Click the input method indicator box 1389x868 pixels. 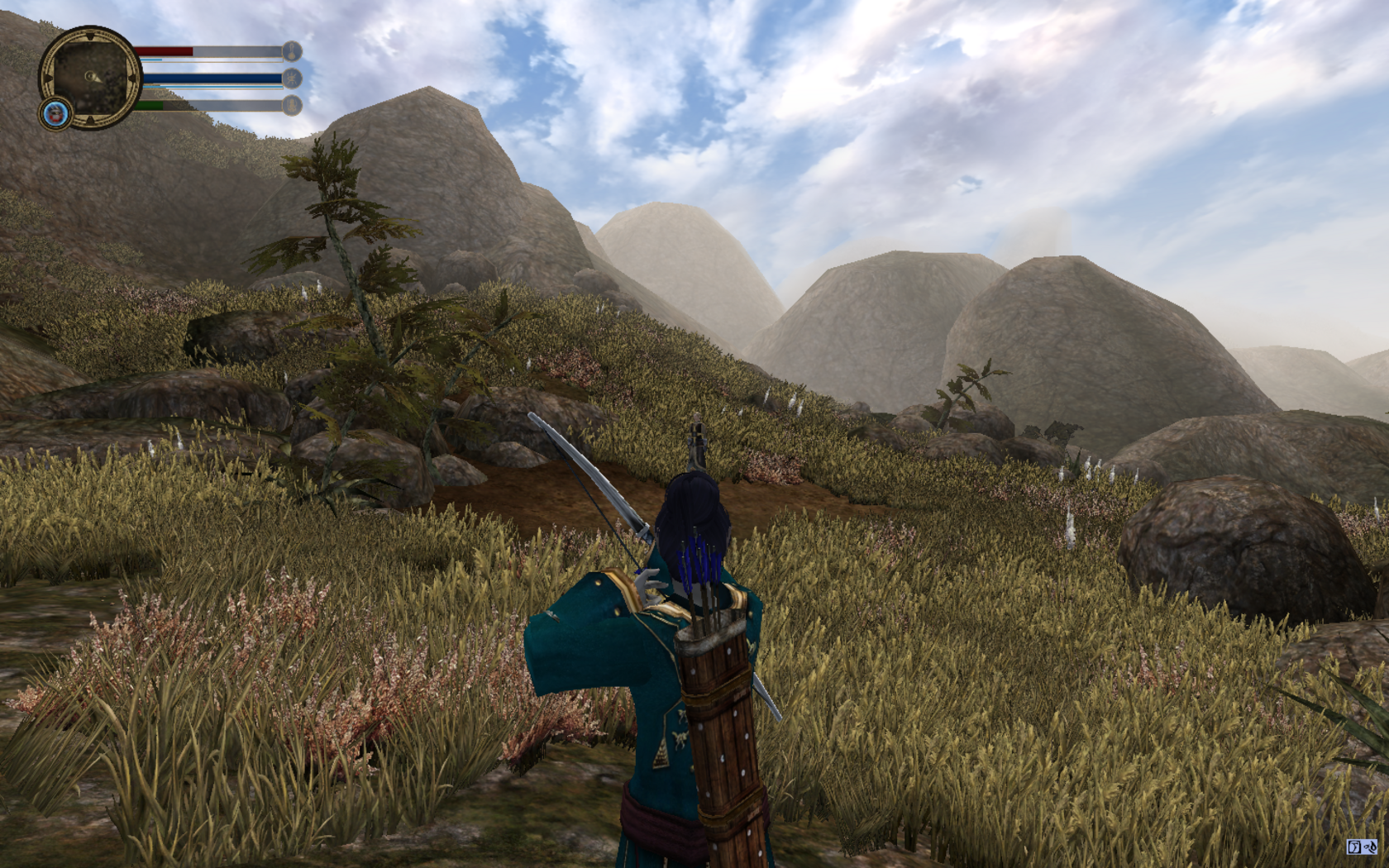pos(1361,847)
